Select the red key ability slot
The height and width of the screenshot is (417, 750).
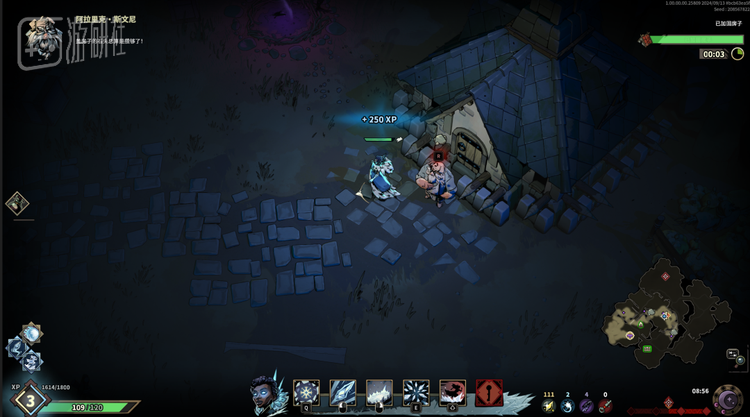click(489, 392)
